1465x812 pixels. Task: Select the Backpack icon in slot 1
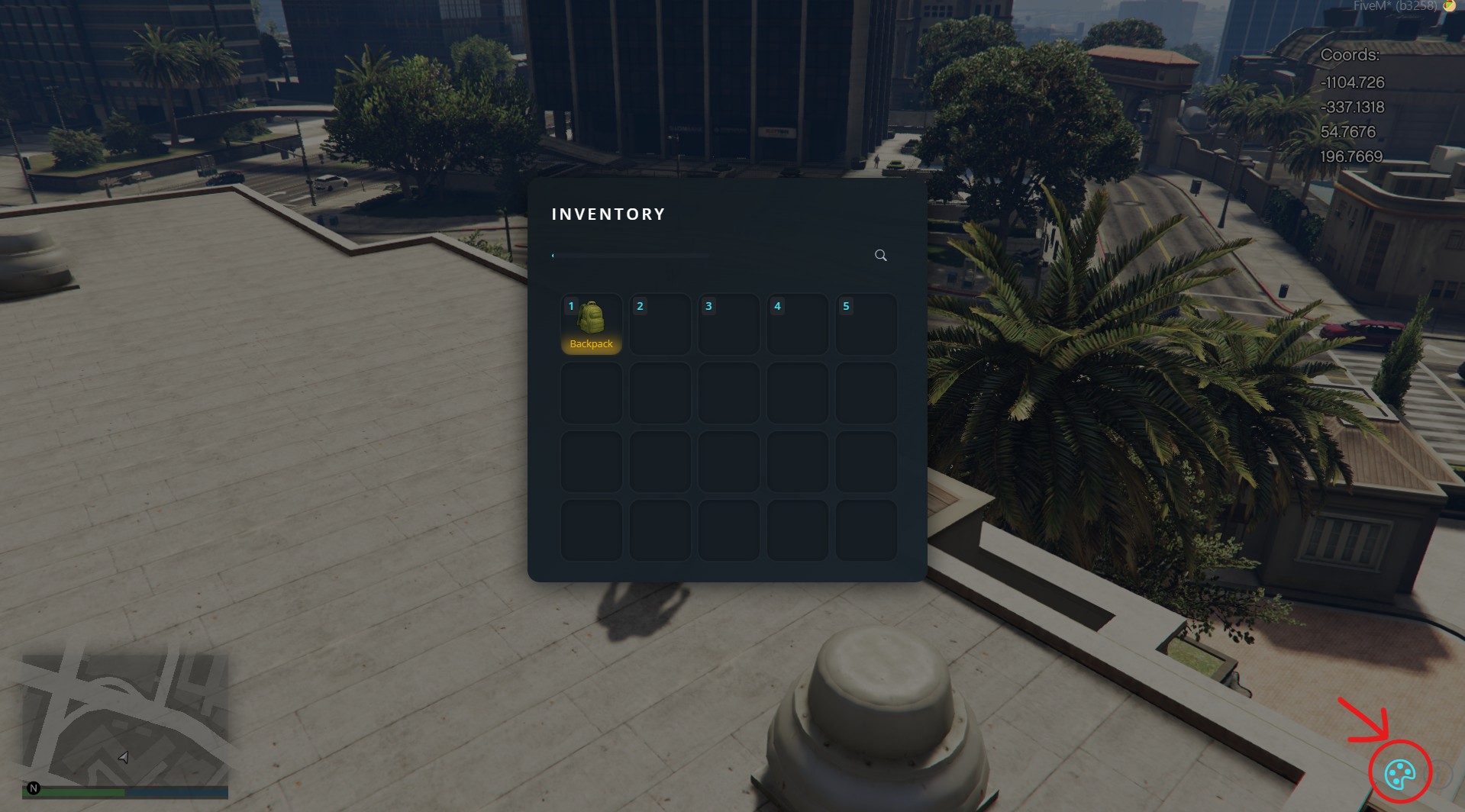(593, 318)
